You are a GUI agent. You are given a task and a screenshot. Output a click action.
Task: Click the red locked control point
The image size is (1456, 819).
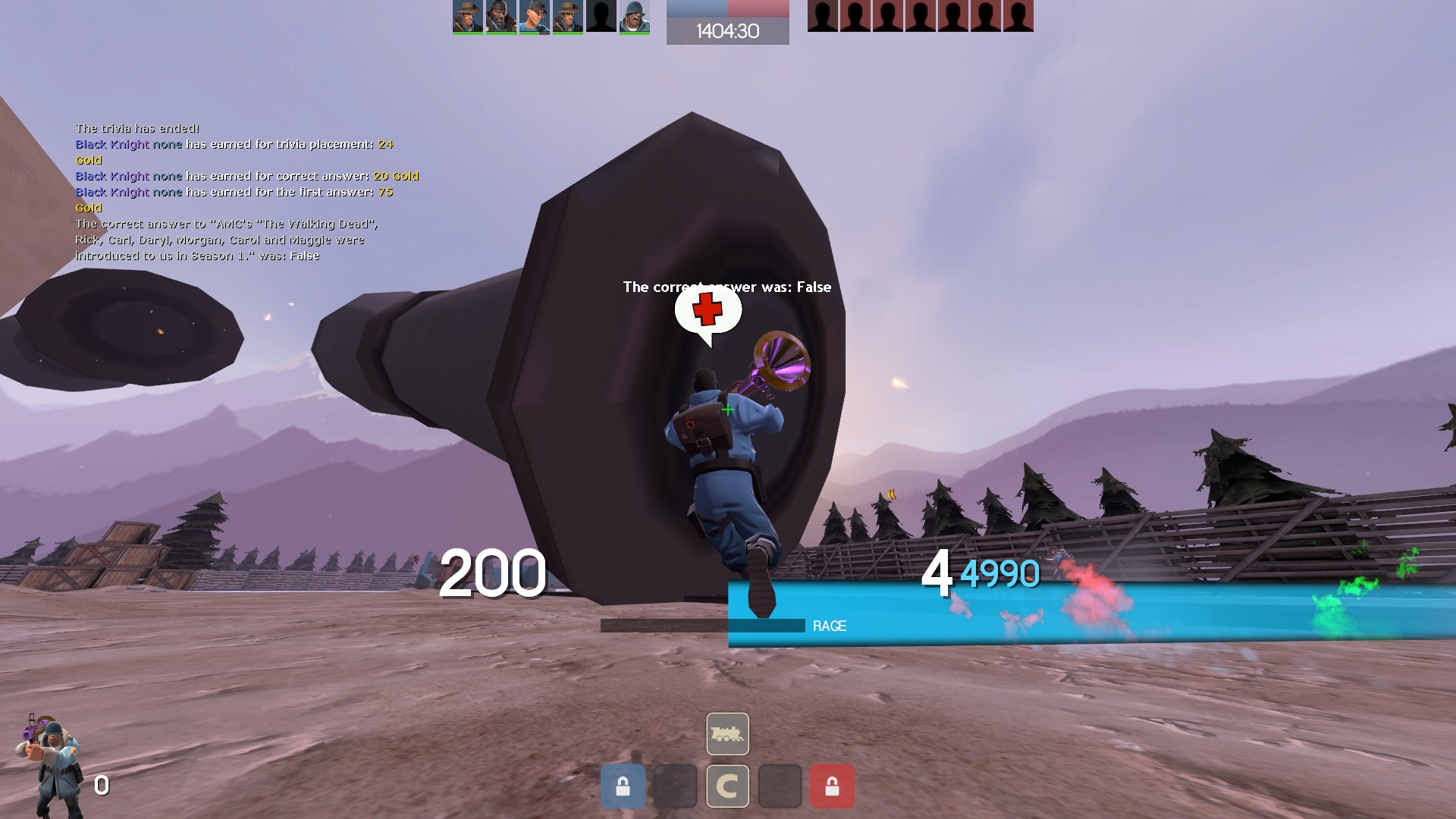[832, 786]
